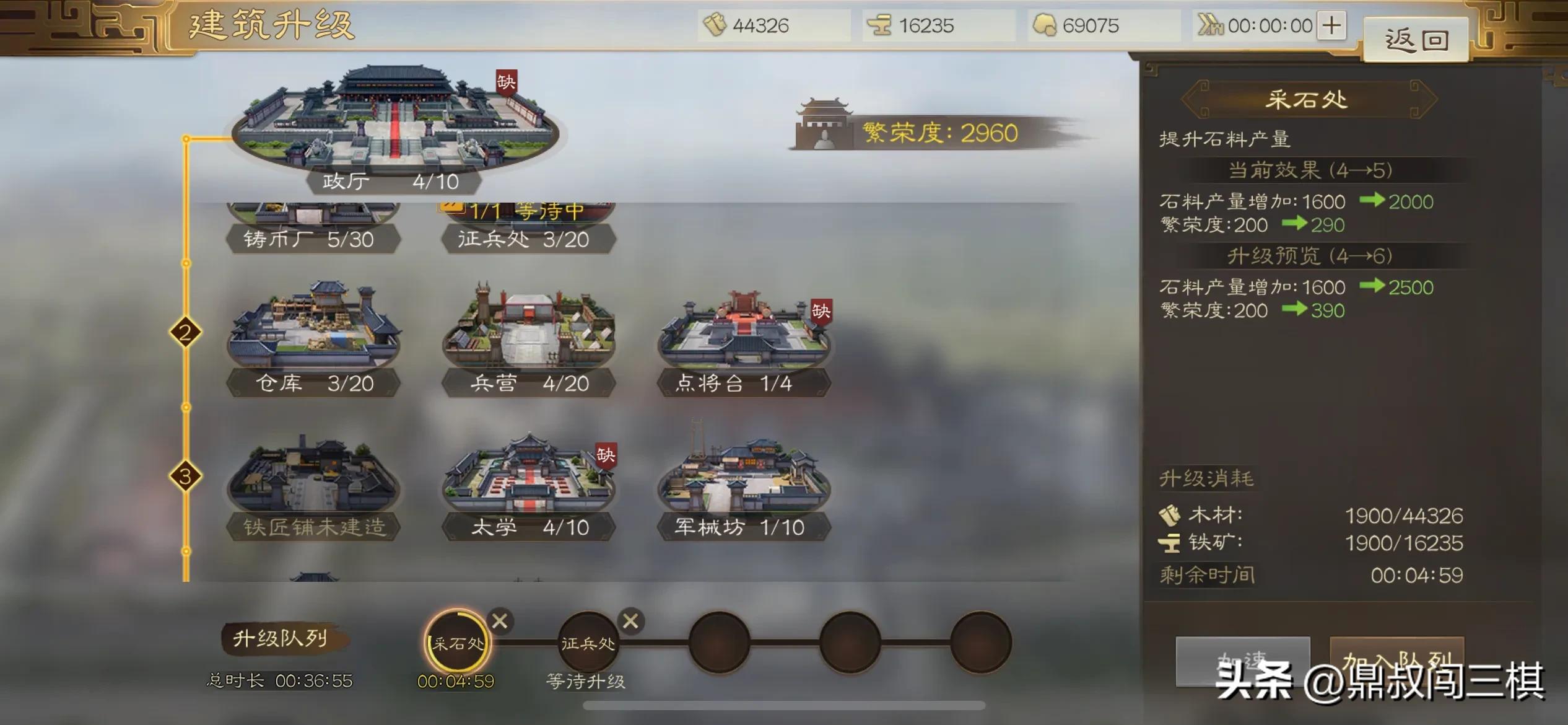
Task: Click the 加速 speed-up button
Action: [1243, 659]
